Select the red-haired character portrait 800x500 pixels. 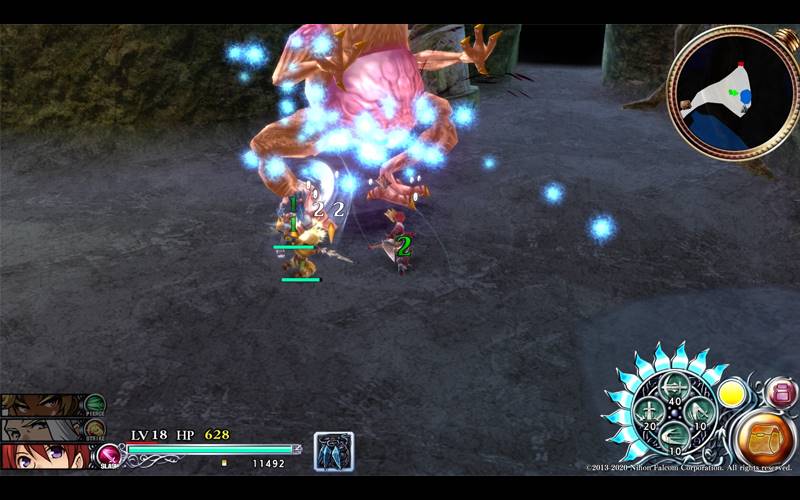pyautogui.click(x=45, y=457)
